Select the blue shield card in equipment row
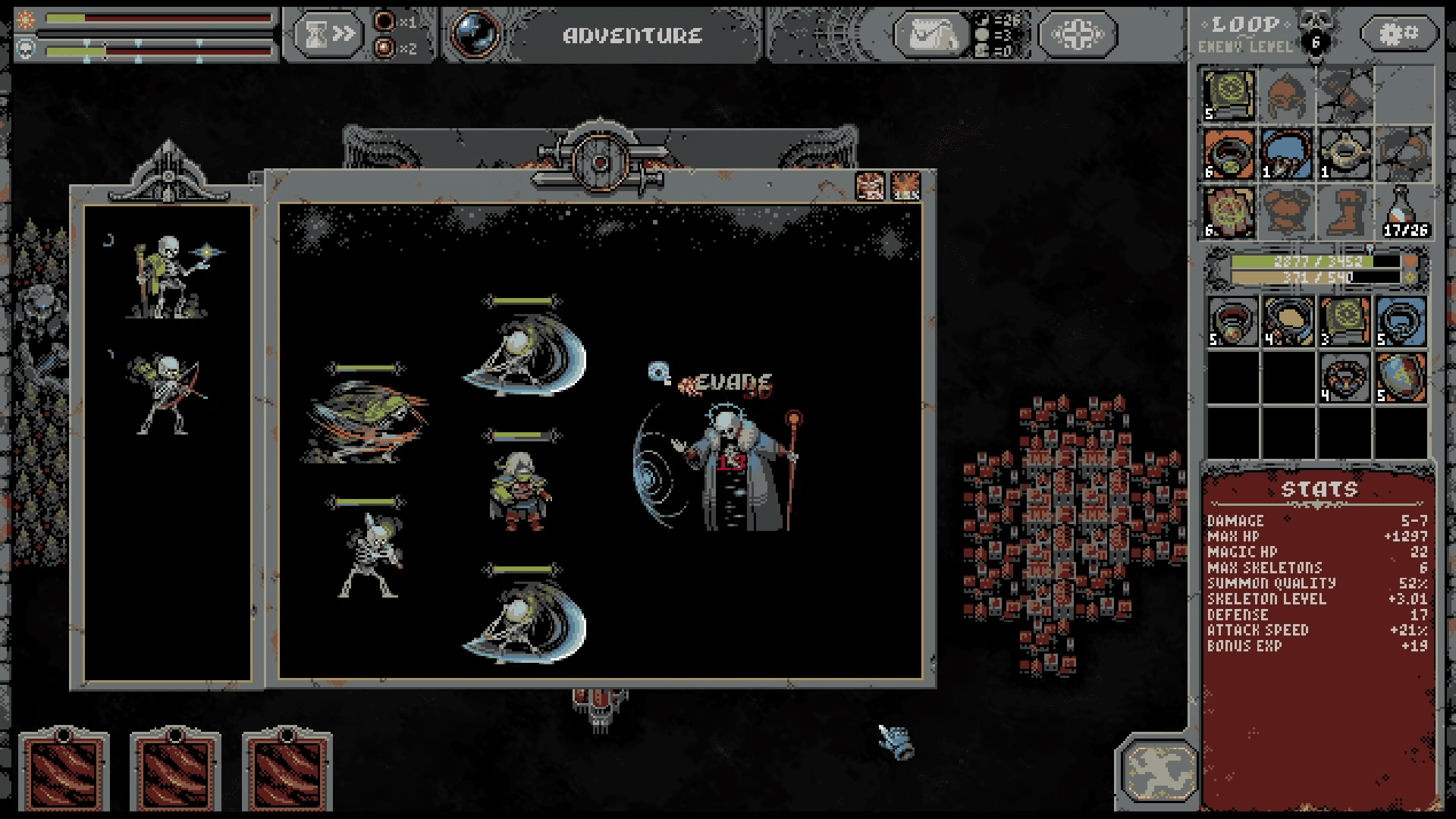The width and height of the screenshot is (1456, 819). (x=1401, y=322)
